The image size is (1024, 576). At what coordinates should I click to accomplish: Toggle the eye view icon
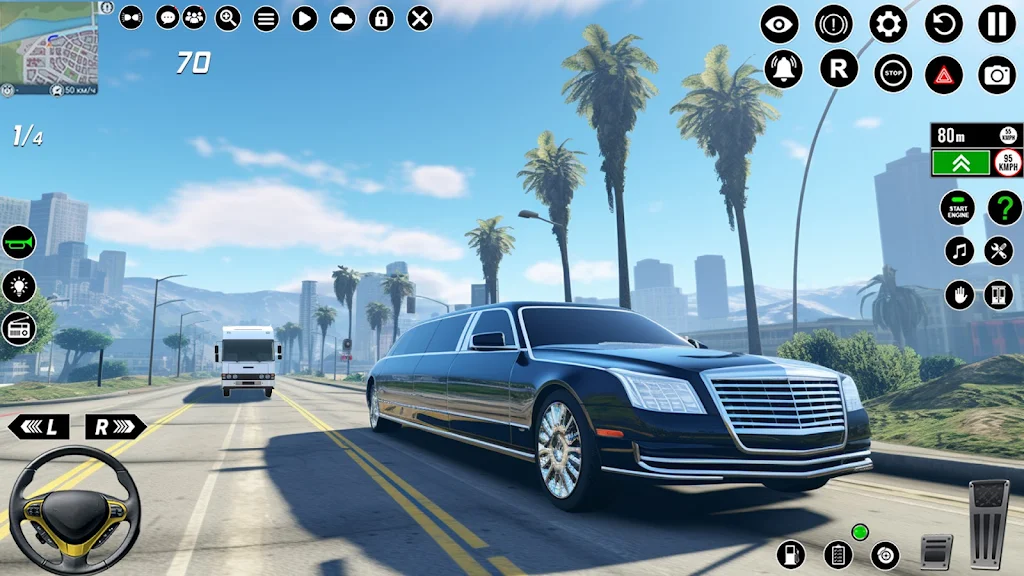(x=779, y=24)
